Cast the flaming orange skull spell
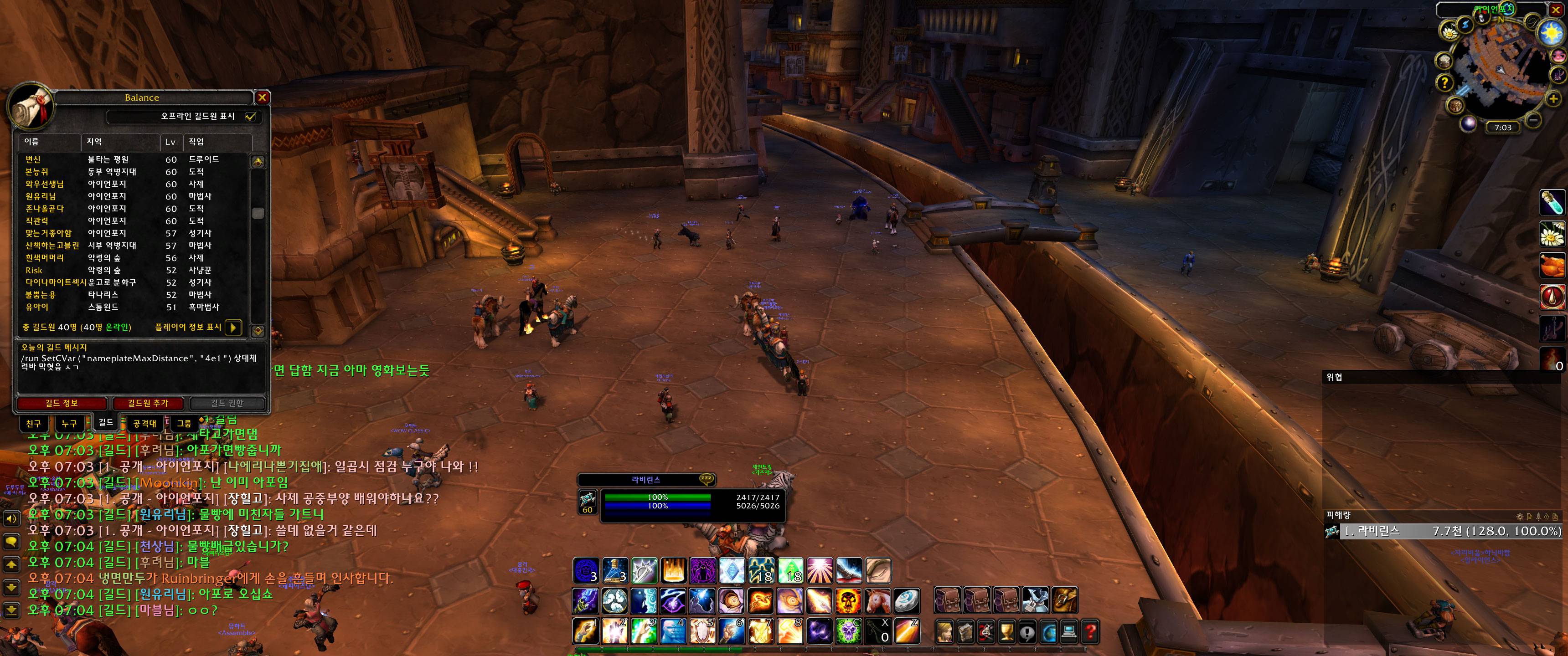1568x656 pixels. coord(847,600)
